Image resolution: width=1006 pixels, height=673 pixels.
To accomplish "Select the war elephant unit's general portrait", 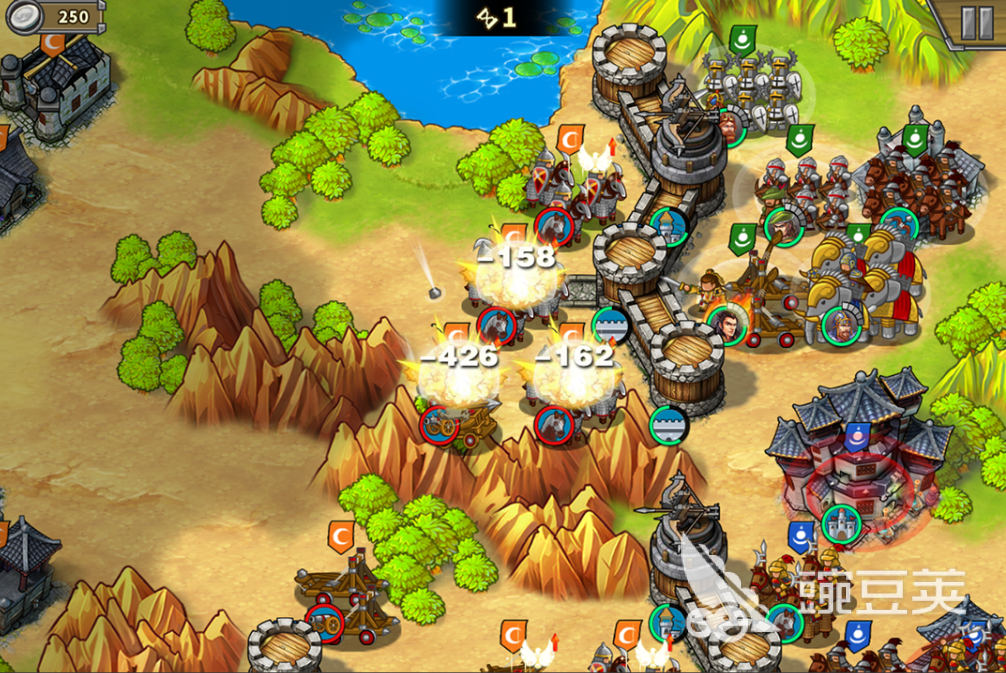I will 841,323.
